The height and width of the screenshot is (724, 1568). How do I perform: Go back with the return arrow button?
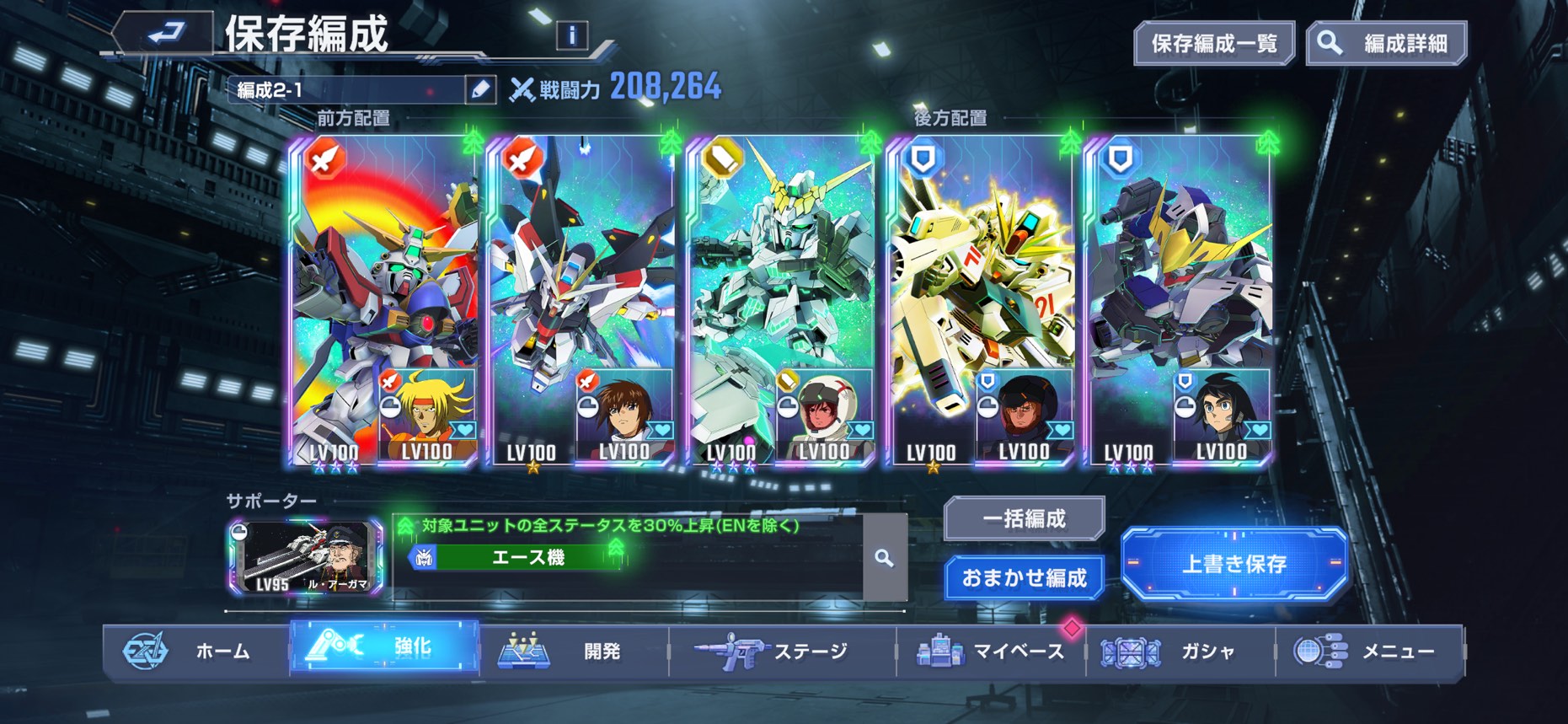point(166,34)
